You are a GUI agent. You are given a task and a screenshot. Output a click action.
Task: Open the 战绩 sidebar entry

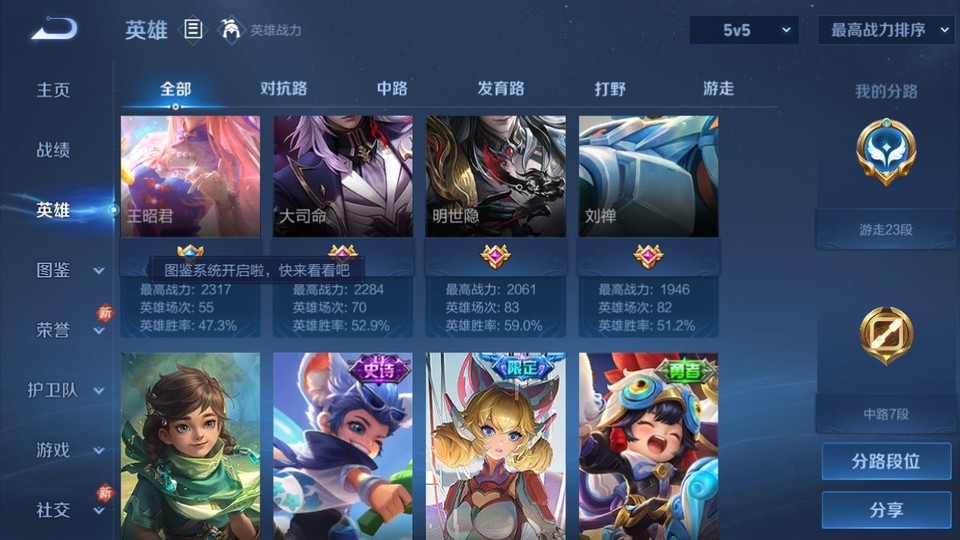pyautogui.click(x=54, y=150)
